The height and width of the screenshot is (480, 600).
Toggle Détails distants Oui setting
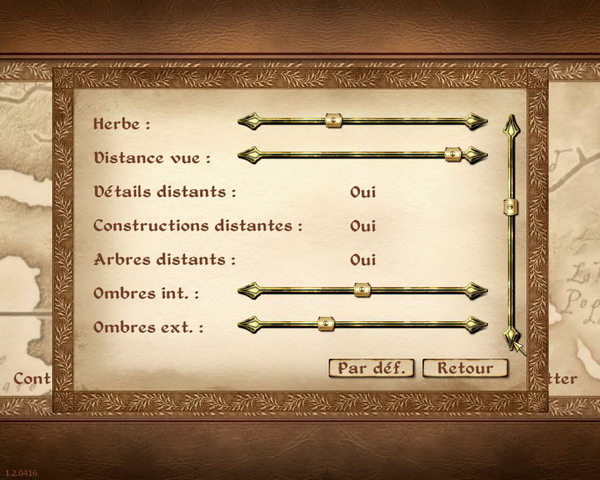(362, 191)
